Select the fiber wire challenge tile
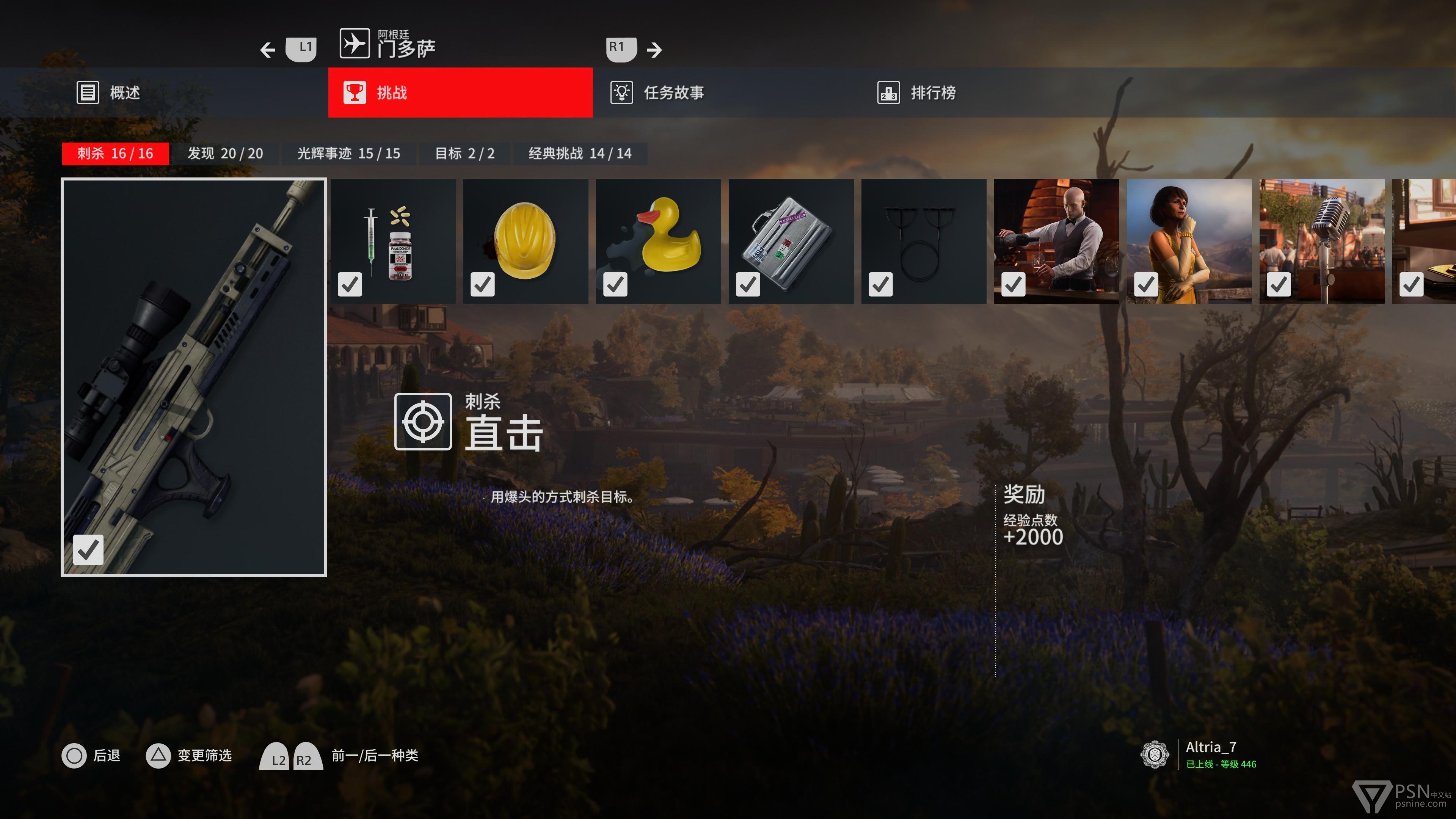Viewport: 1456px width, 819px height. [x=924, y=242]
